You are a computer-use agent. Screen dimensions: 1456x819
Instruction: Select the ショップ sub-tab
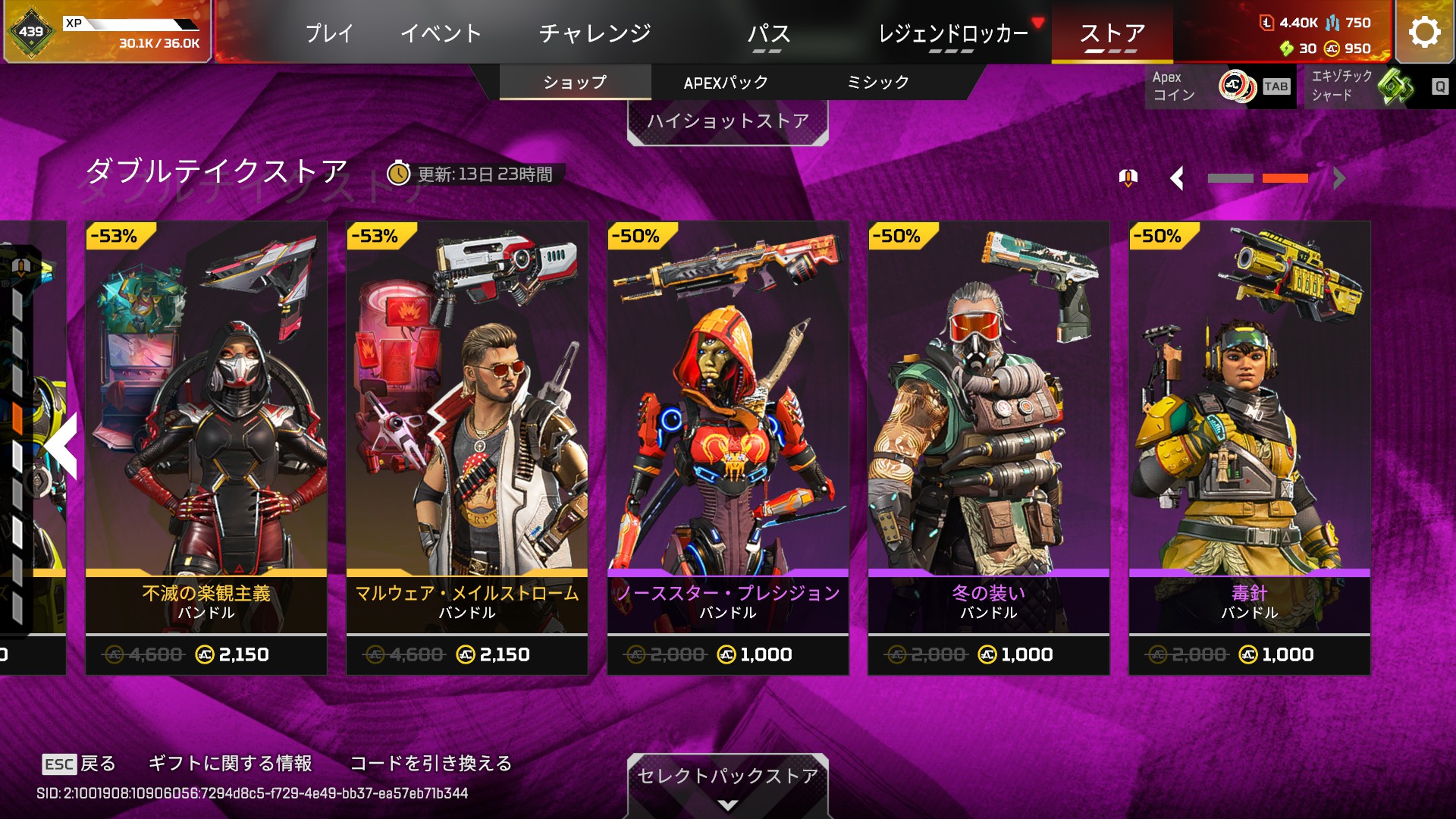(575, 82)
